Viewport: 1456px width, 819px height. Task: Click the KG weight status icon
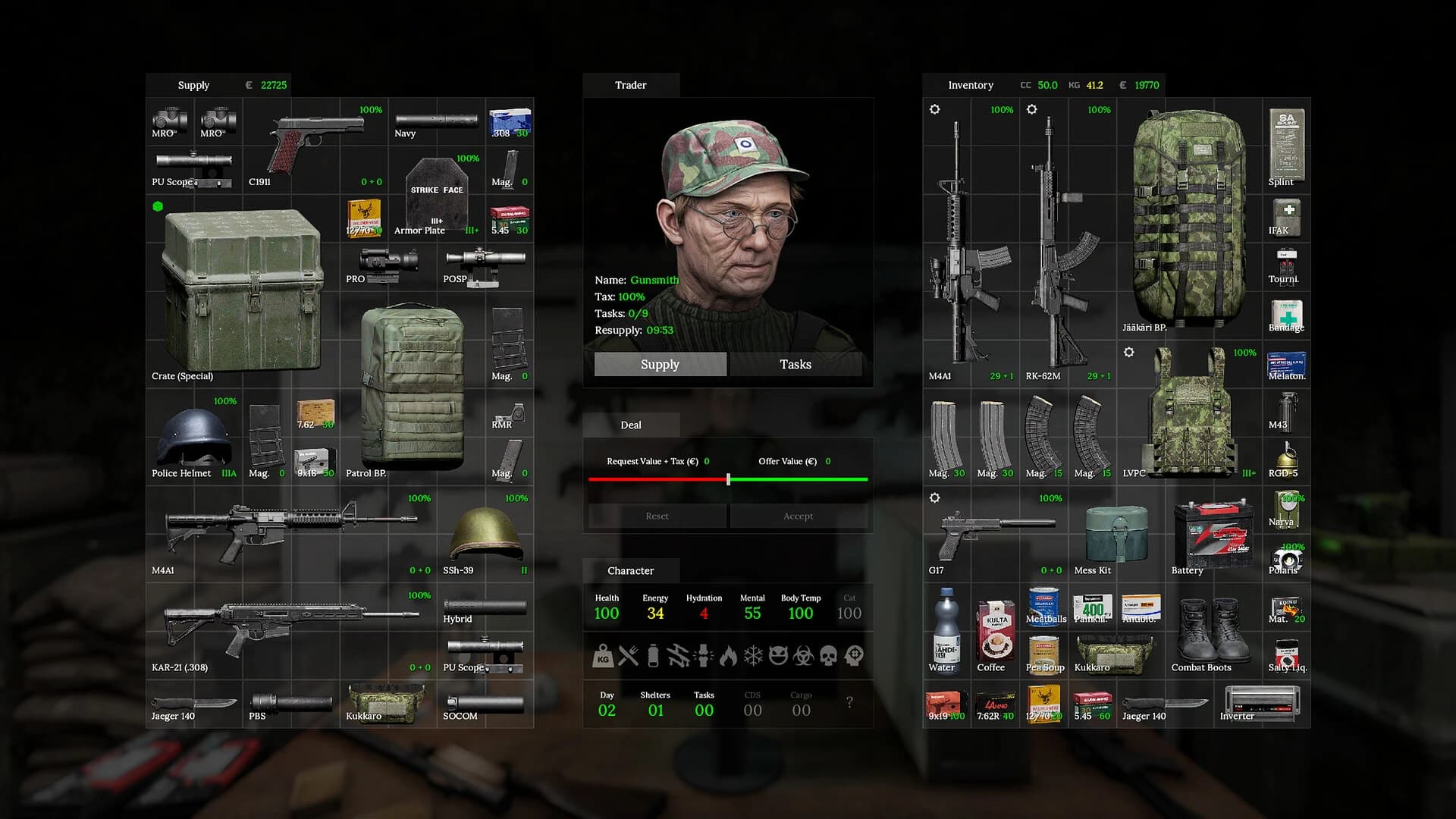tap(603, 655)
